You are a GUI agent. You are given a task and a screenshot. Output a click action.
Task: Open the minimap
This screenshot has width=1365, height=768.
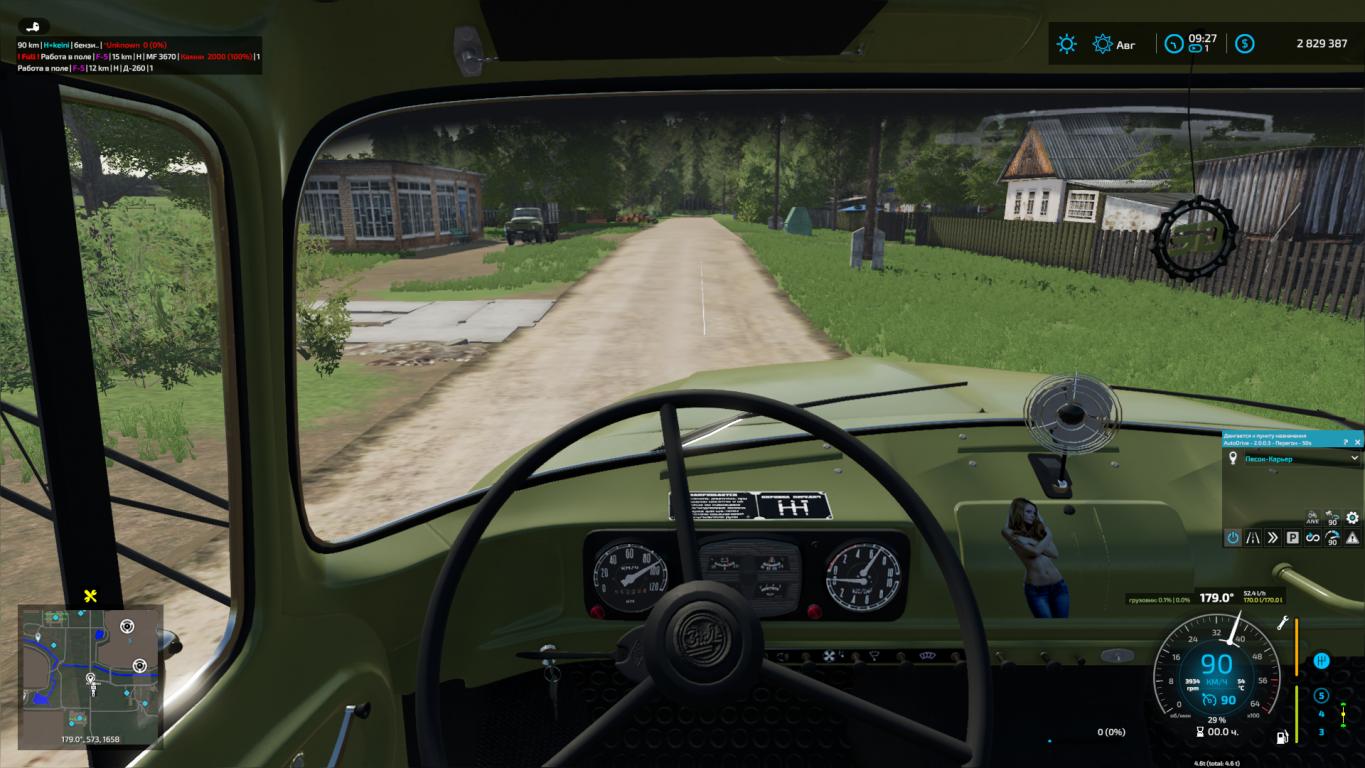point(90,677)
